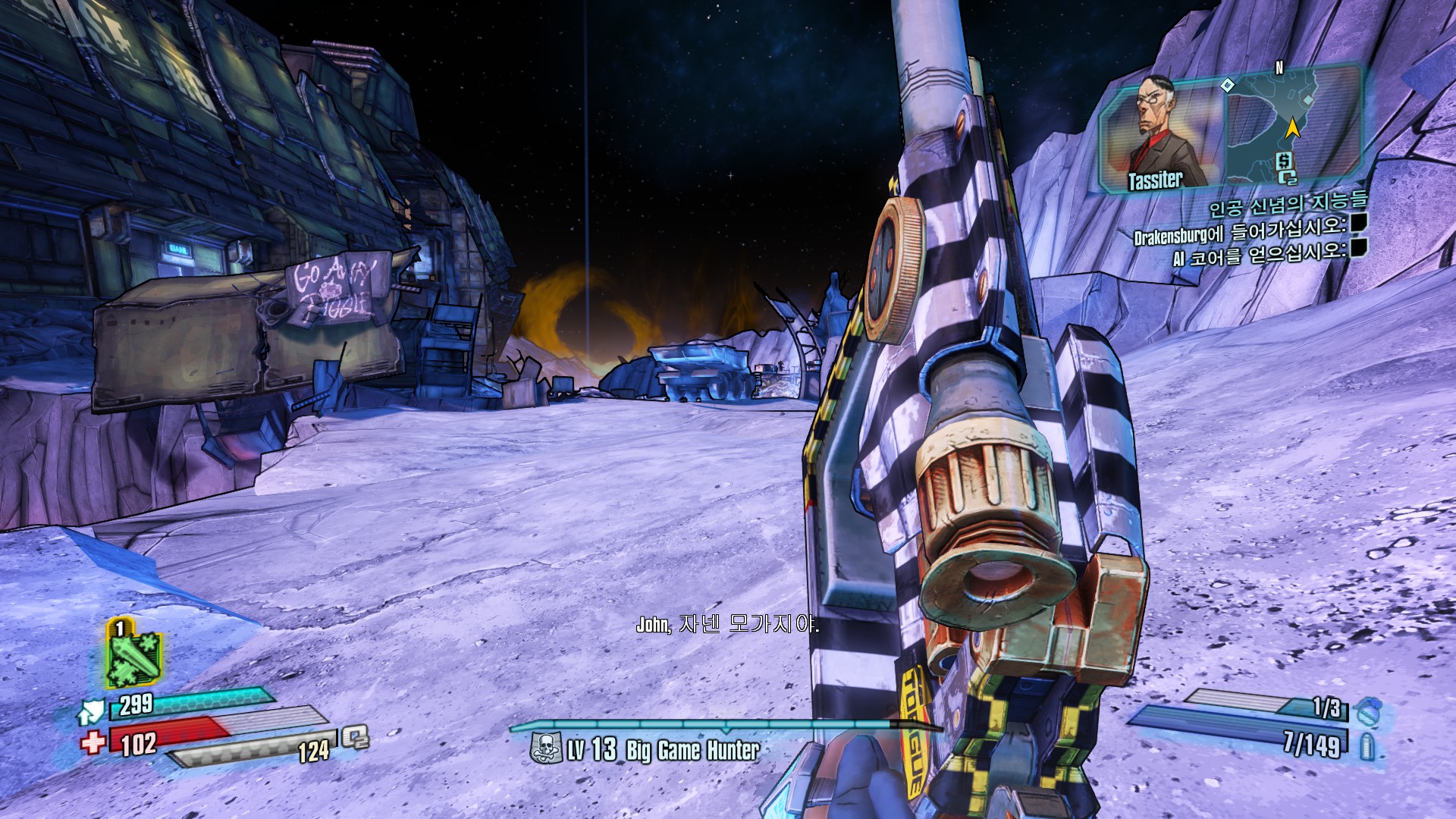Click the red health cross icon
Screen dimensions: 1456x819
pyautogui.click(x=93, y=742)
